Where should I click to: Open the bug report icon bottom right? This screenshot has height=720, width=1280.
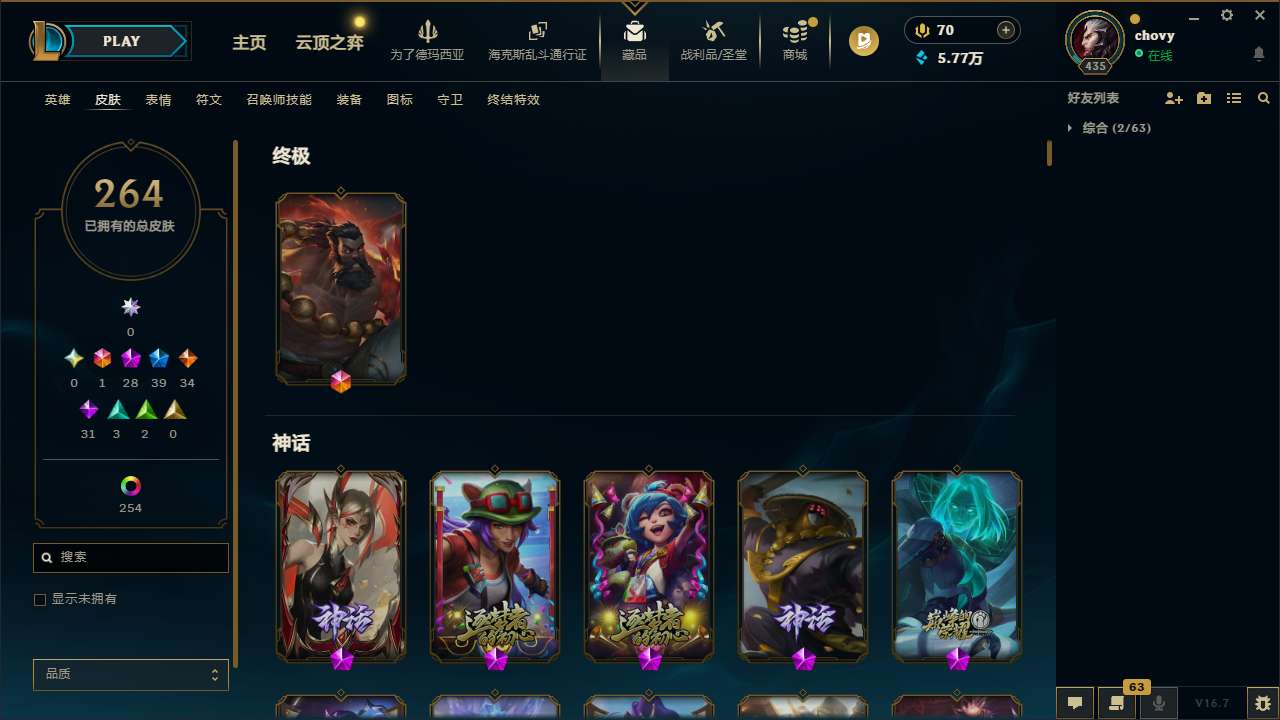click(x=1259, y=702)
